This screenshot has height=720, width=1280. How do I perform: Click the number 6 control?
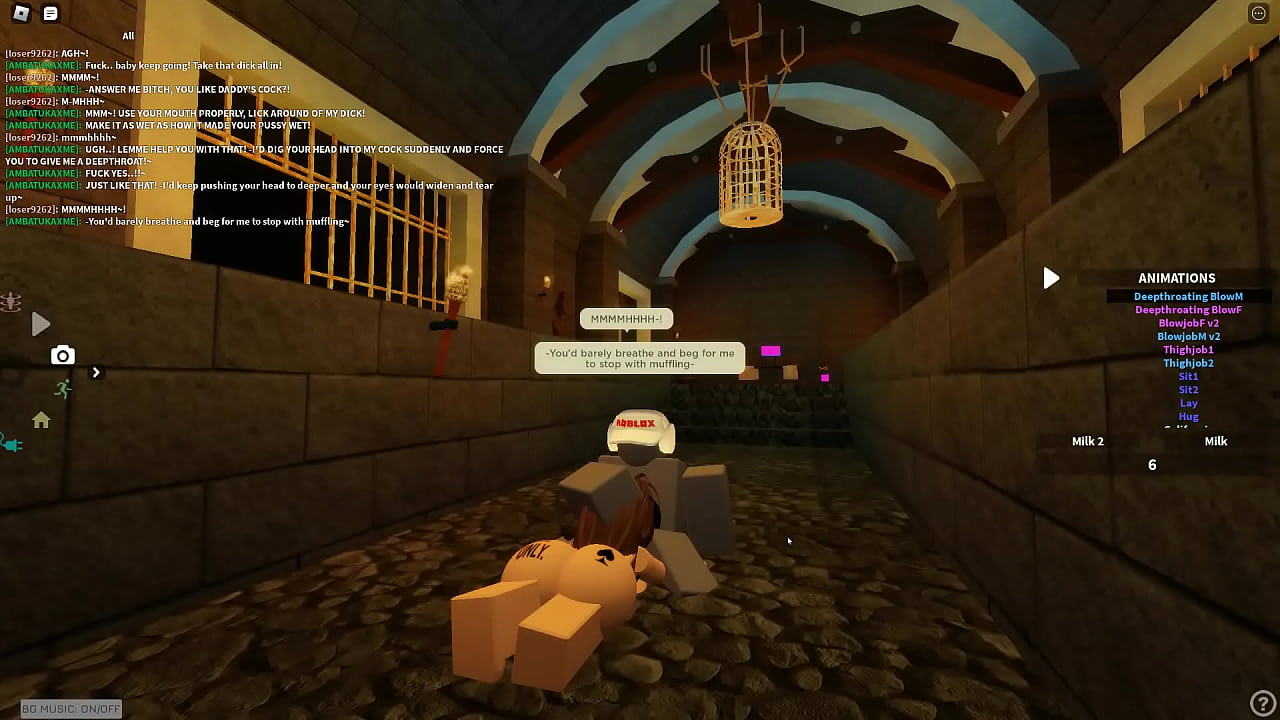click(x=1152, y=464)
